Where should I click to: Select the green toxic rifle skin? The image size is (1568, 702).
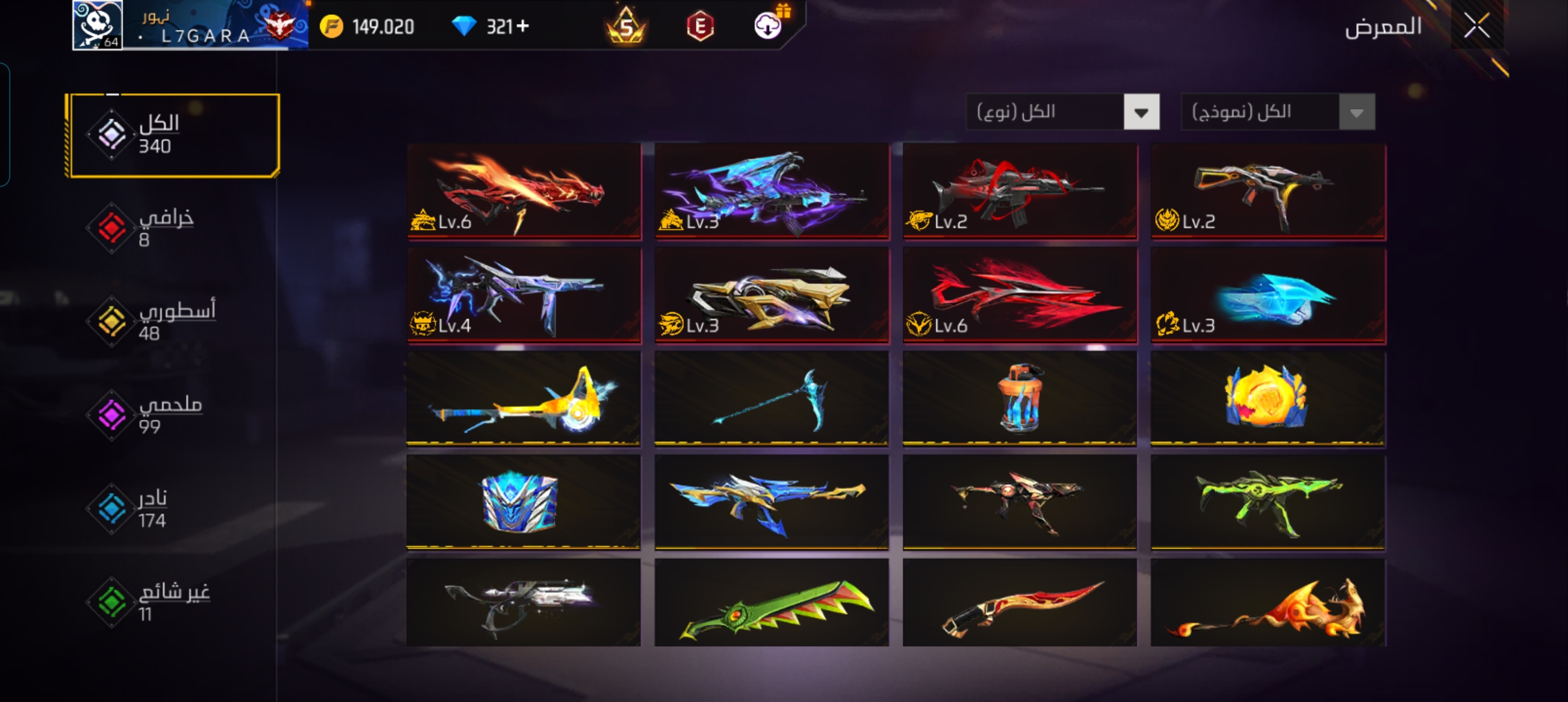(x=1268, y=502)
